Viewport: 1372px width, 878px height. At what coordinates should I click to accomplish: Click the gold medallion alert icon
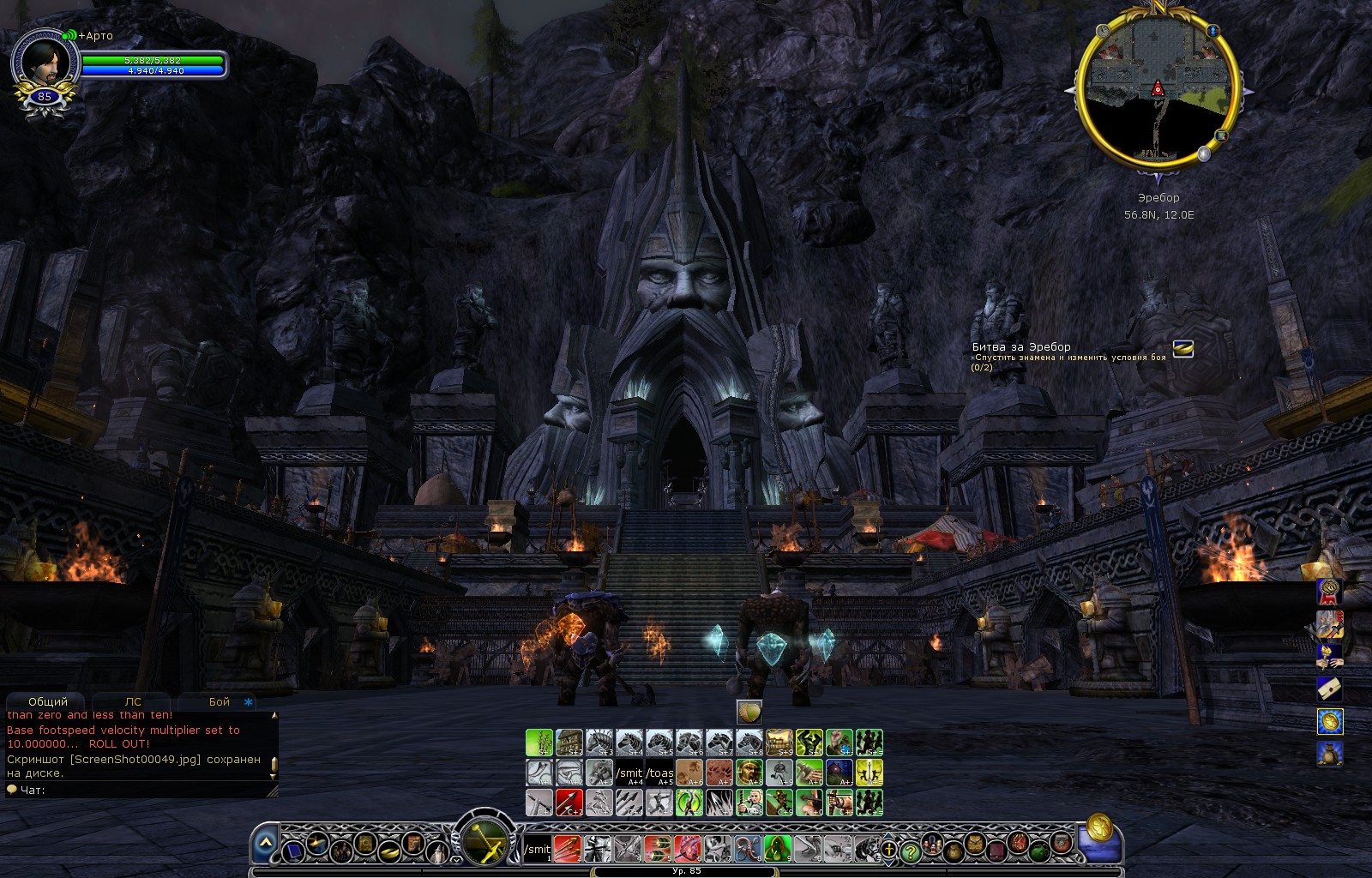coord(1330,721)
